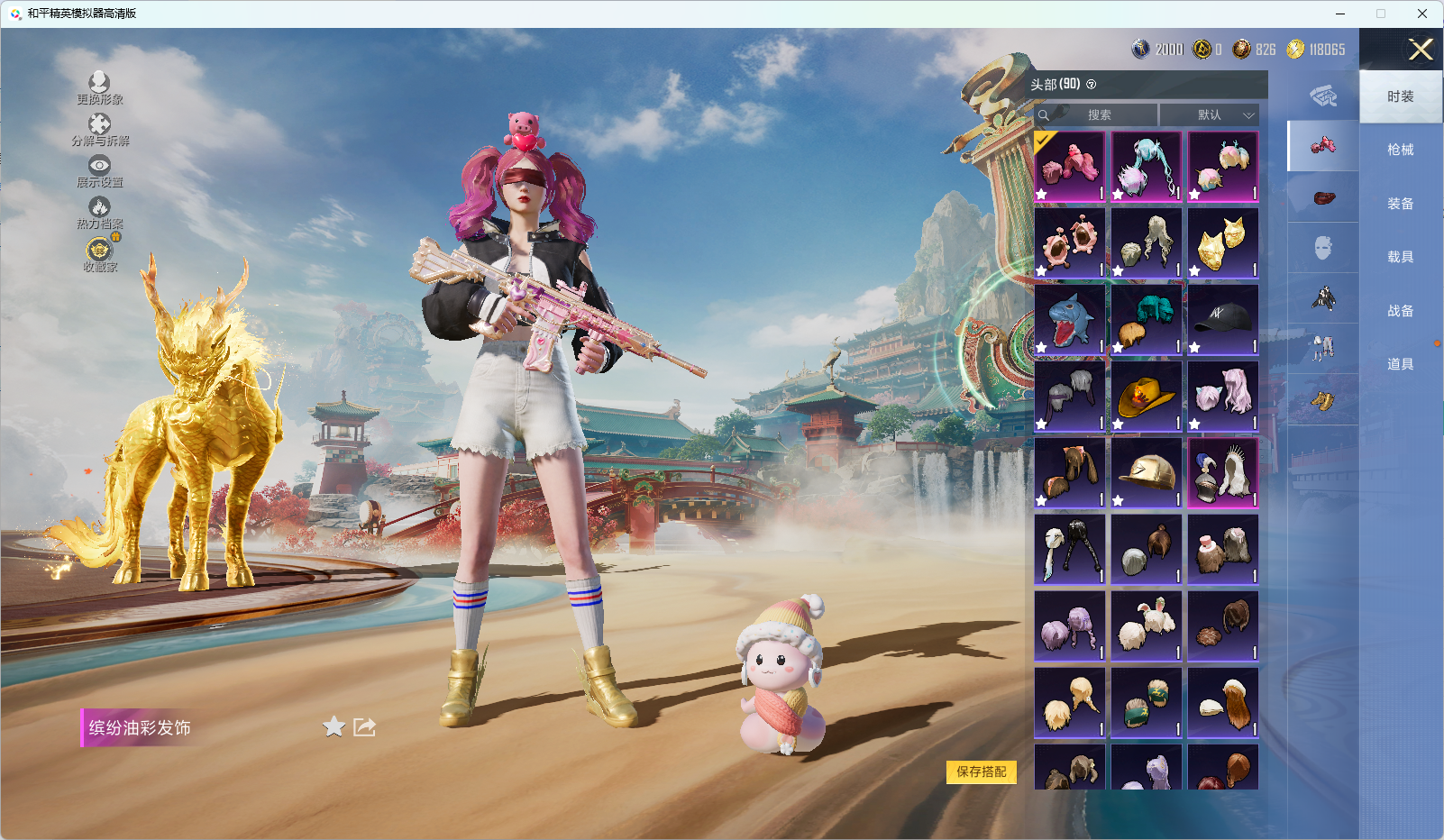Screen dimensions: 1444x840
Task: Select the blue shark head item
Action: (x=1070, y=320)
